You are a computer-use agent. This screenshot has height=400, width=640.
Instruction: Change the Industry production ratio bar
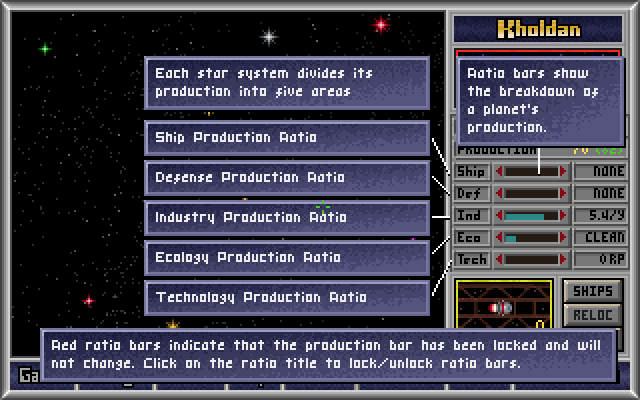[x=531, y=215]
